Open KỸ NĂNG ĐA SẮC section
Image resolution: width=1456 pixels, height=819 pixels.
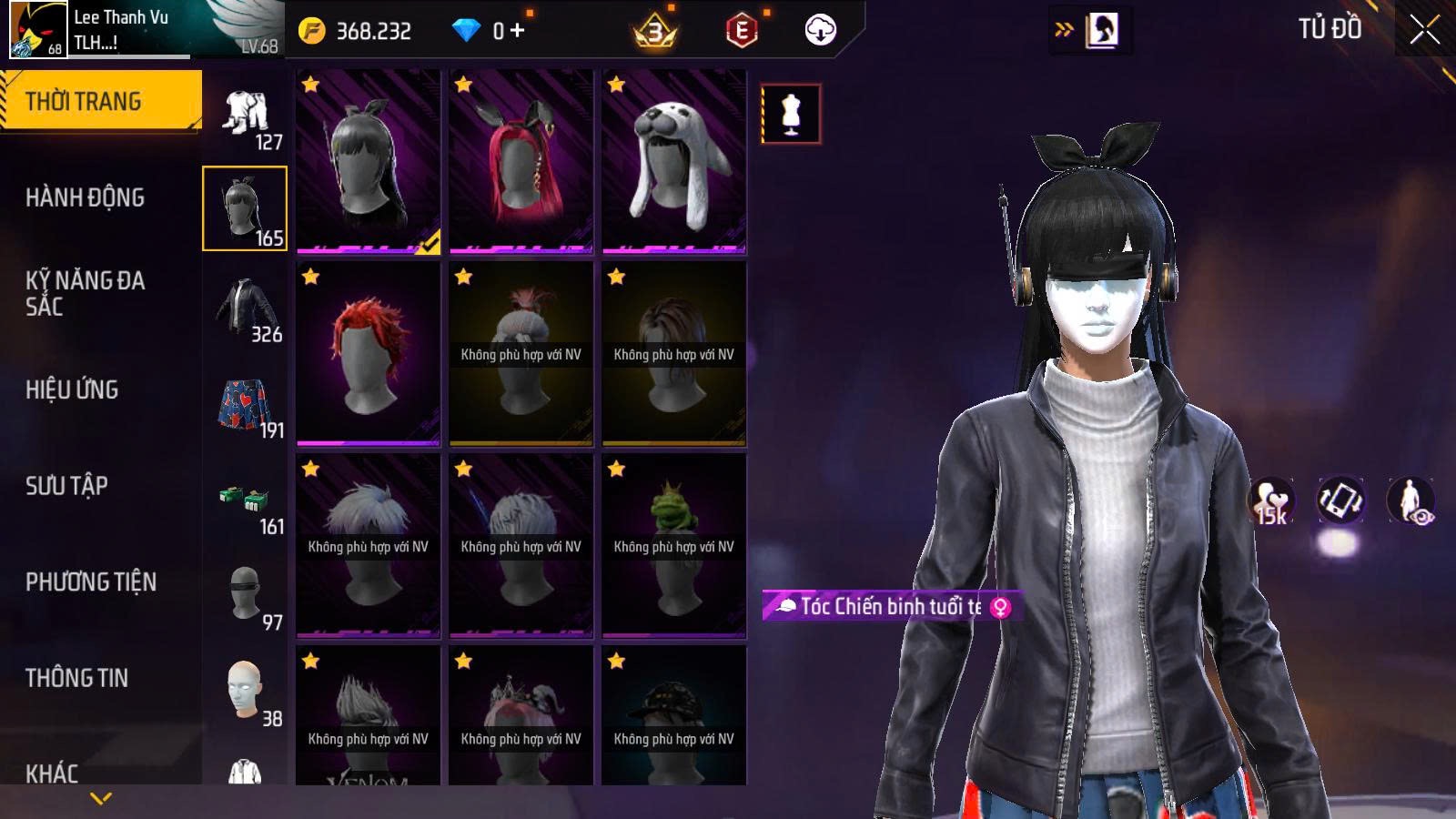pyautogui.click(x=85, y=293)
